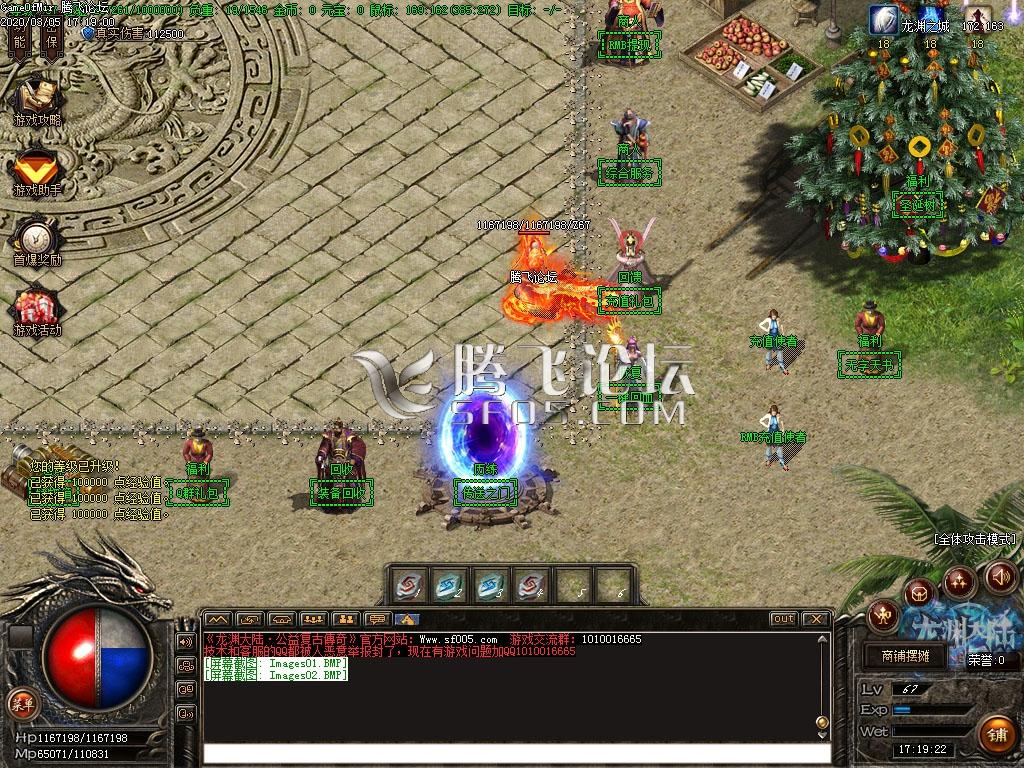Click the chat text input box
The height and width of the screenshot is (768, 1024).
click(x=517, y=754)
